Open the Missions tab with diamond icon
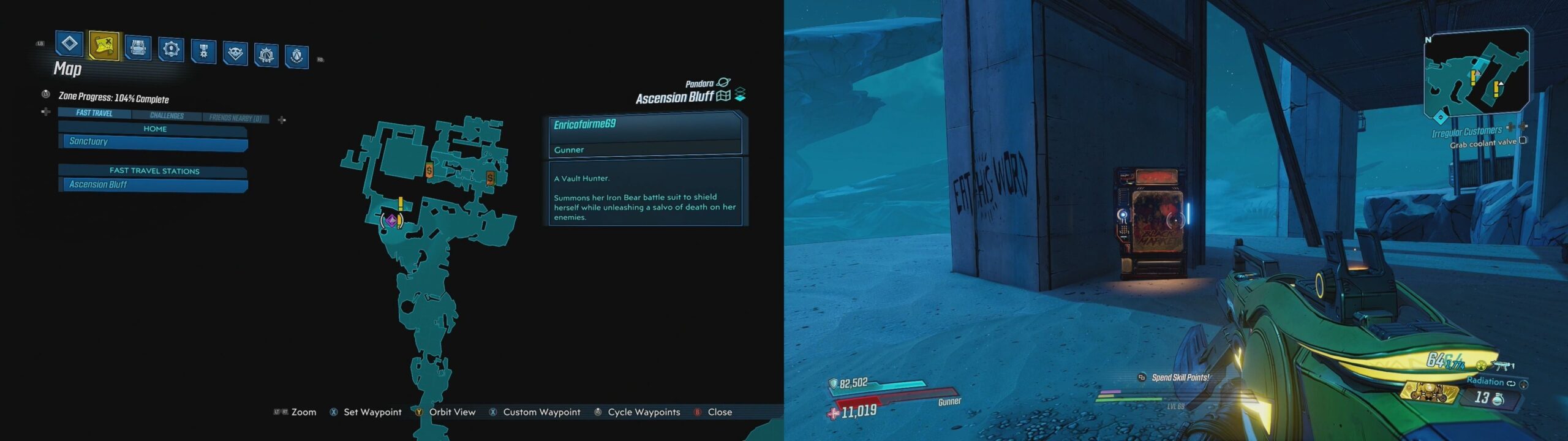Viewport: 1568px width, 441px height. coord(69,43)
